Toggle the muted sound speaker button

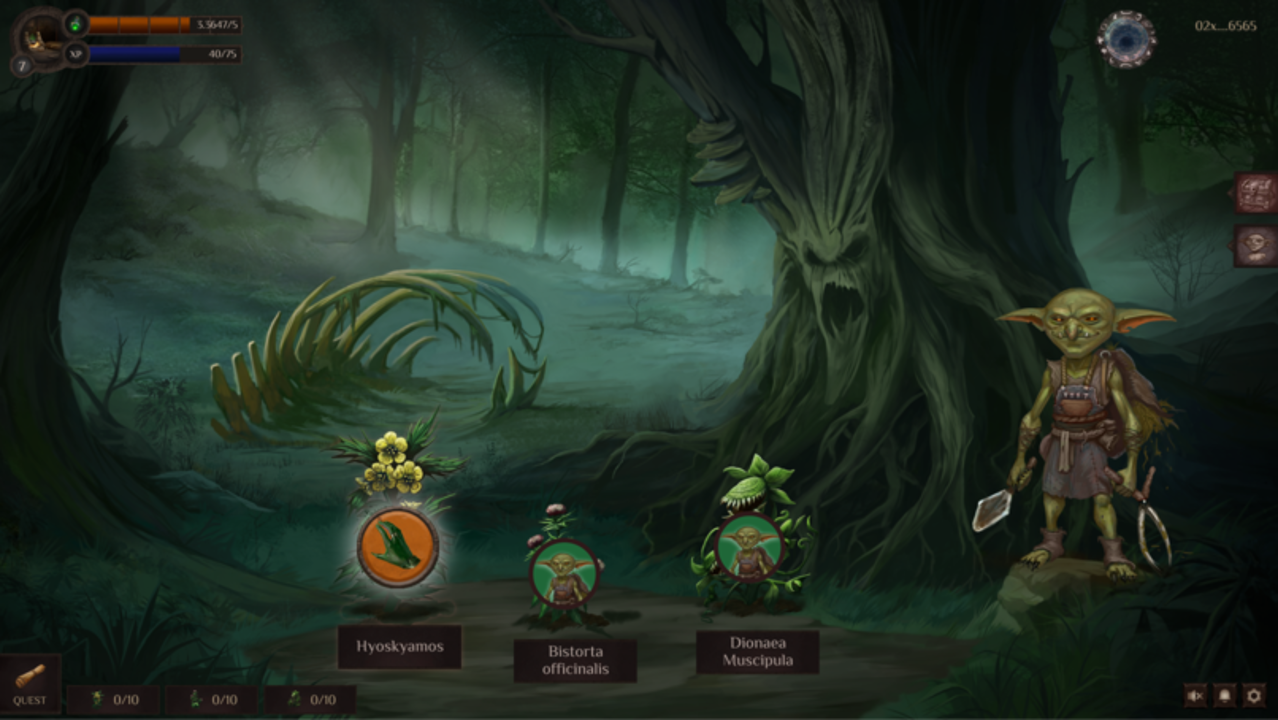click(1194, 695)
